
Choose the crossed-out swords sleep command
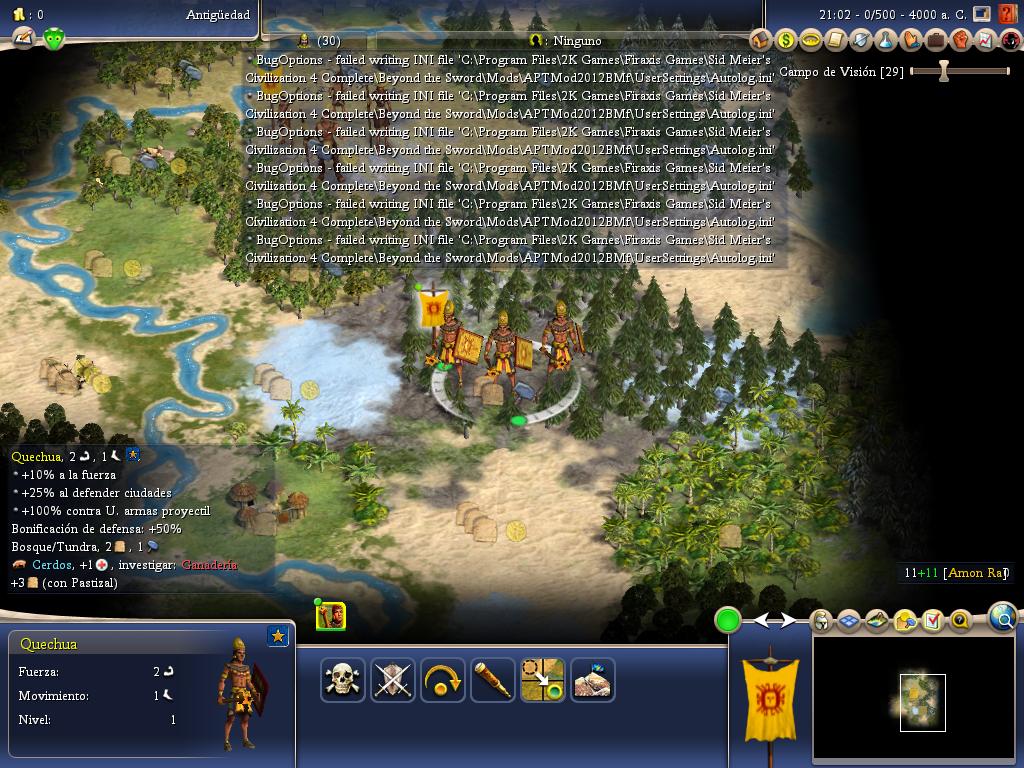click(393, 680)
